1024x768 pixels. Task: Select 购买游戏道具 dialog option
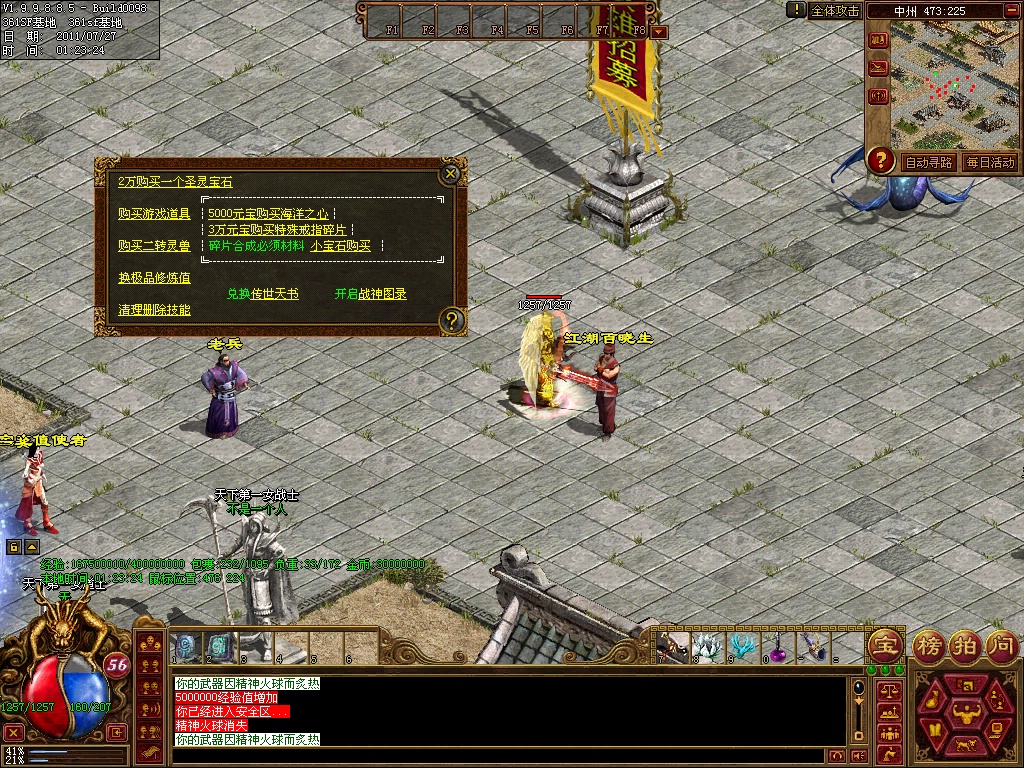point(154,213)
